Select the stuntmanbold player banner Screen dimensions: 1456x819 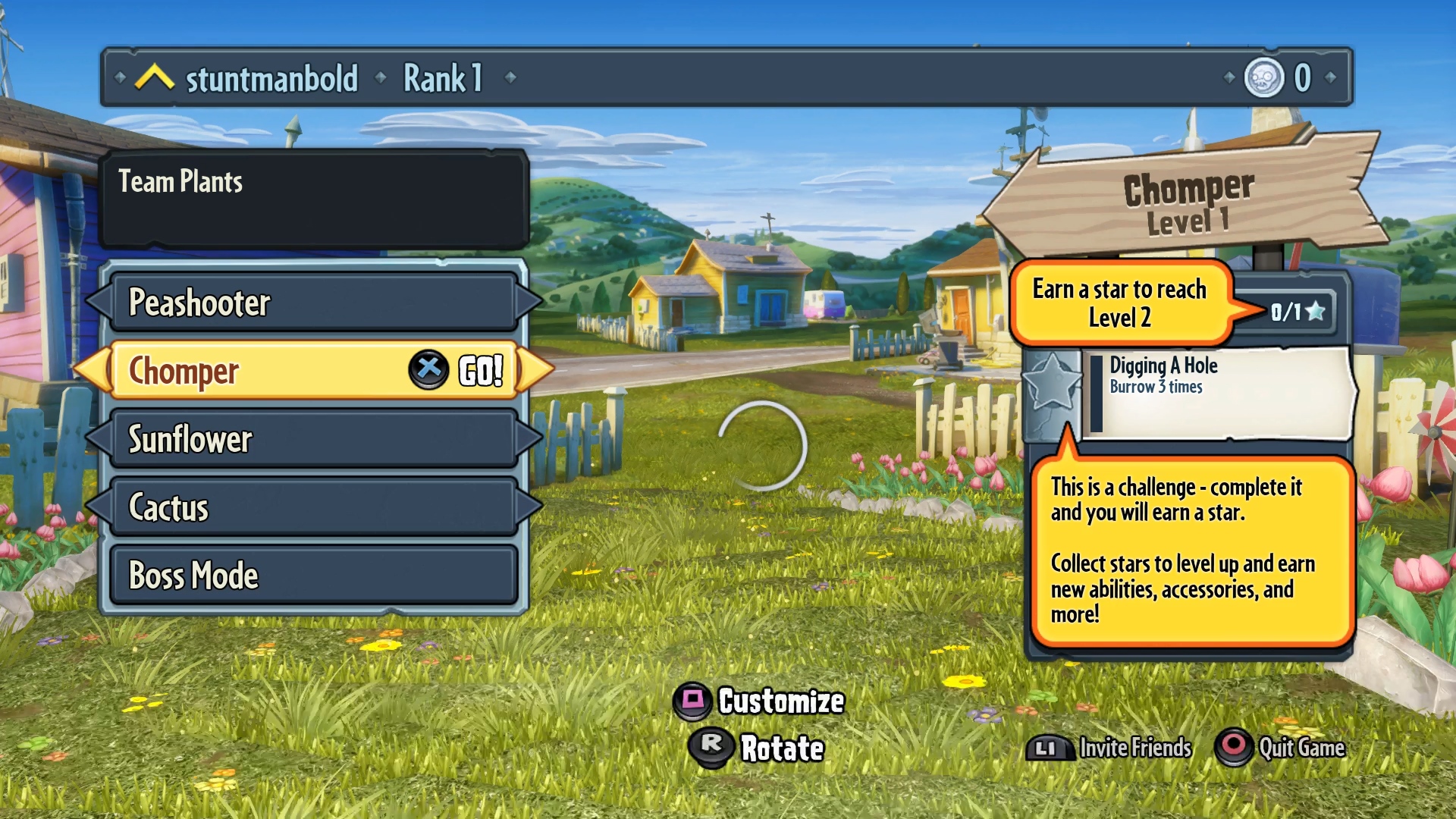coord(271,78)
